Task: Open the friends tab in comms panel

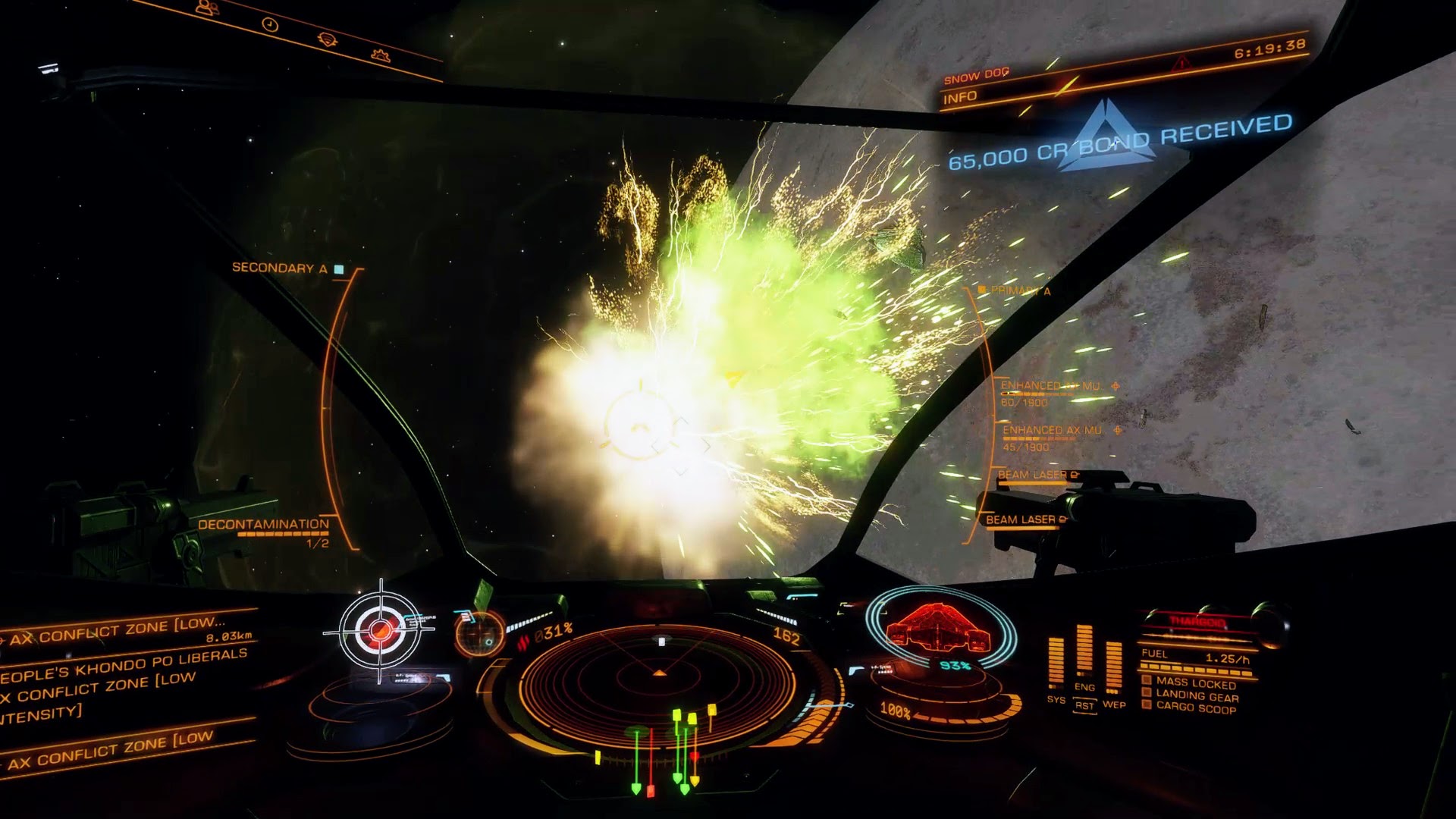Action: tap(207, 8)
